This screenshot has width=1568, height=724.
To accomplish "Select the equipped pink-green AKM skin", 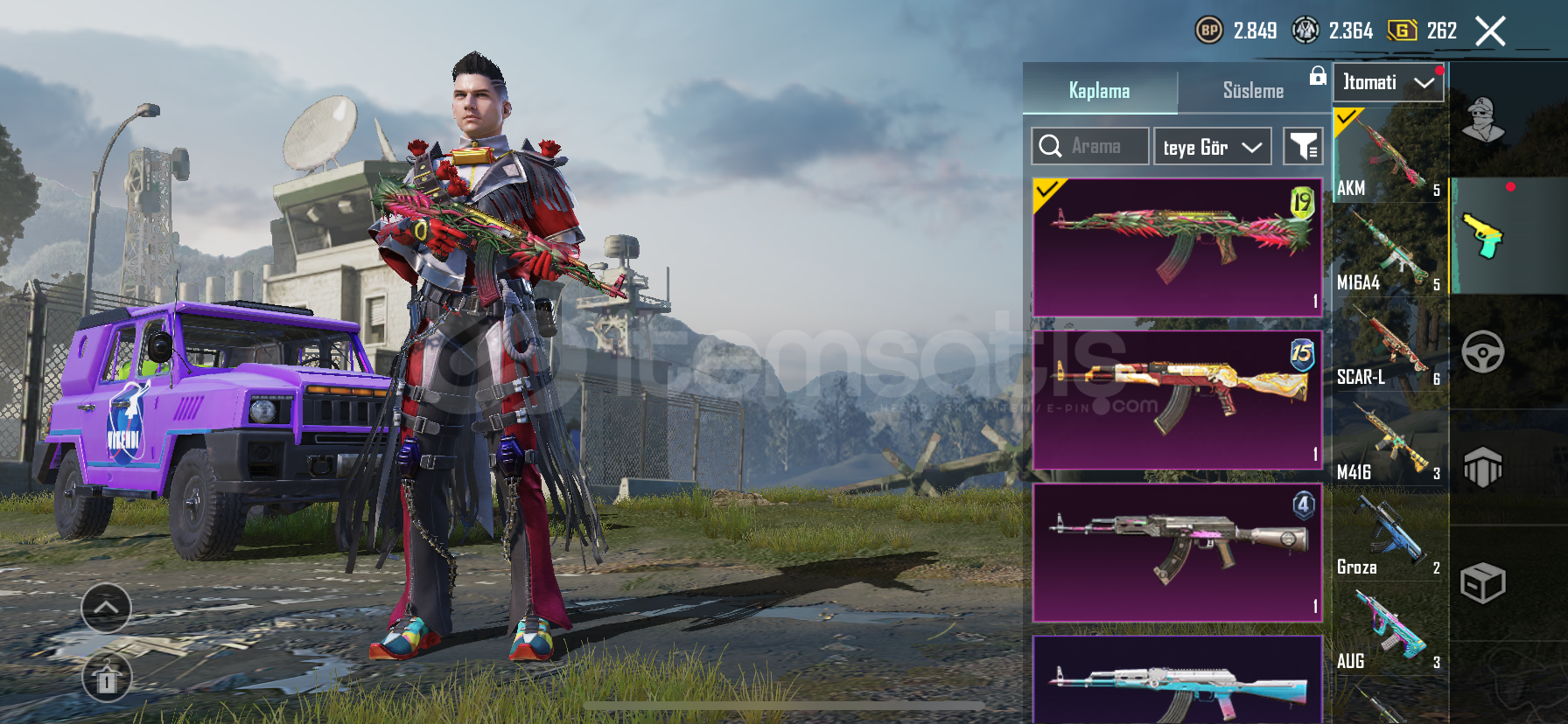I will tap(1177, 247).
